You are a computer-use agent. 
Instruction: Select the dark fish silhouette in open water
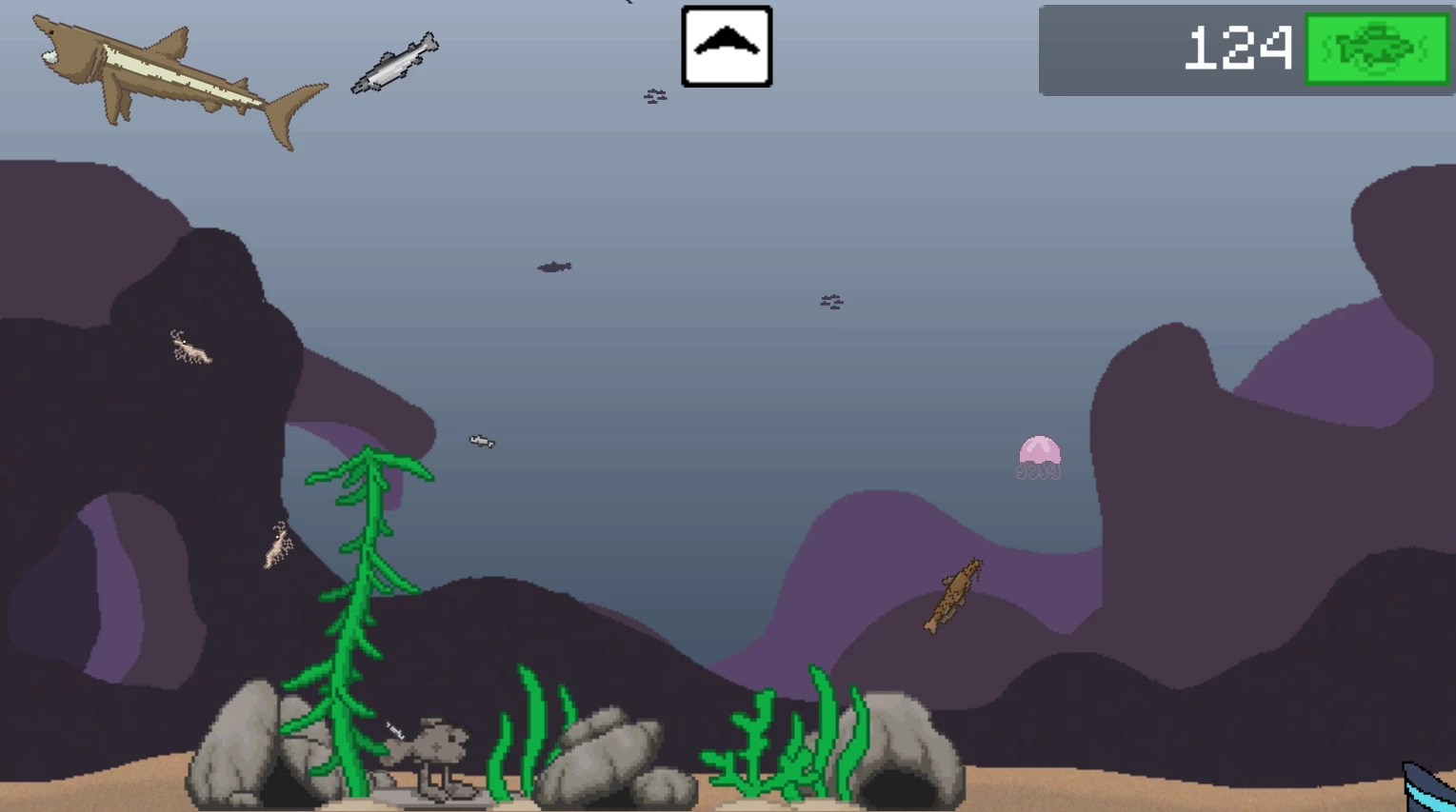tap(554, 267)
